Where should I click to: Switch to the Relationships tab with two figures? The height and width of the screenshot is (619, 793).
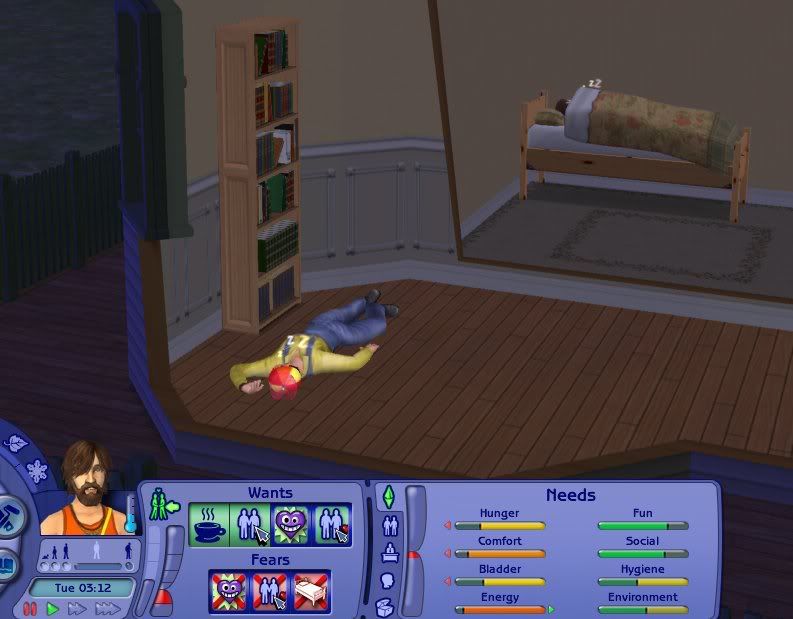click(388, 524)
